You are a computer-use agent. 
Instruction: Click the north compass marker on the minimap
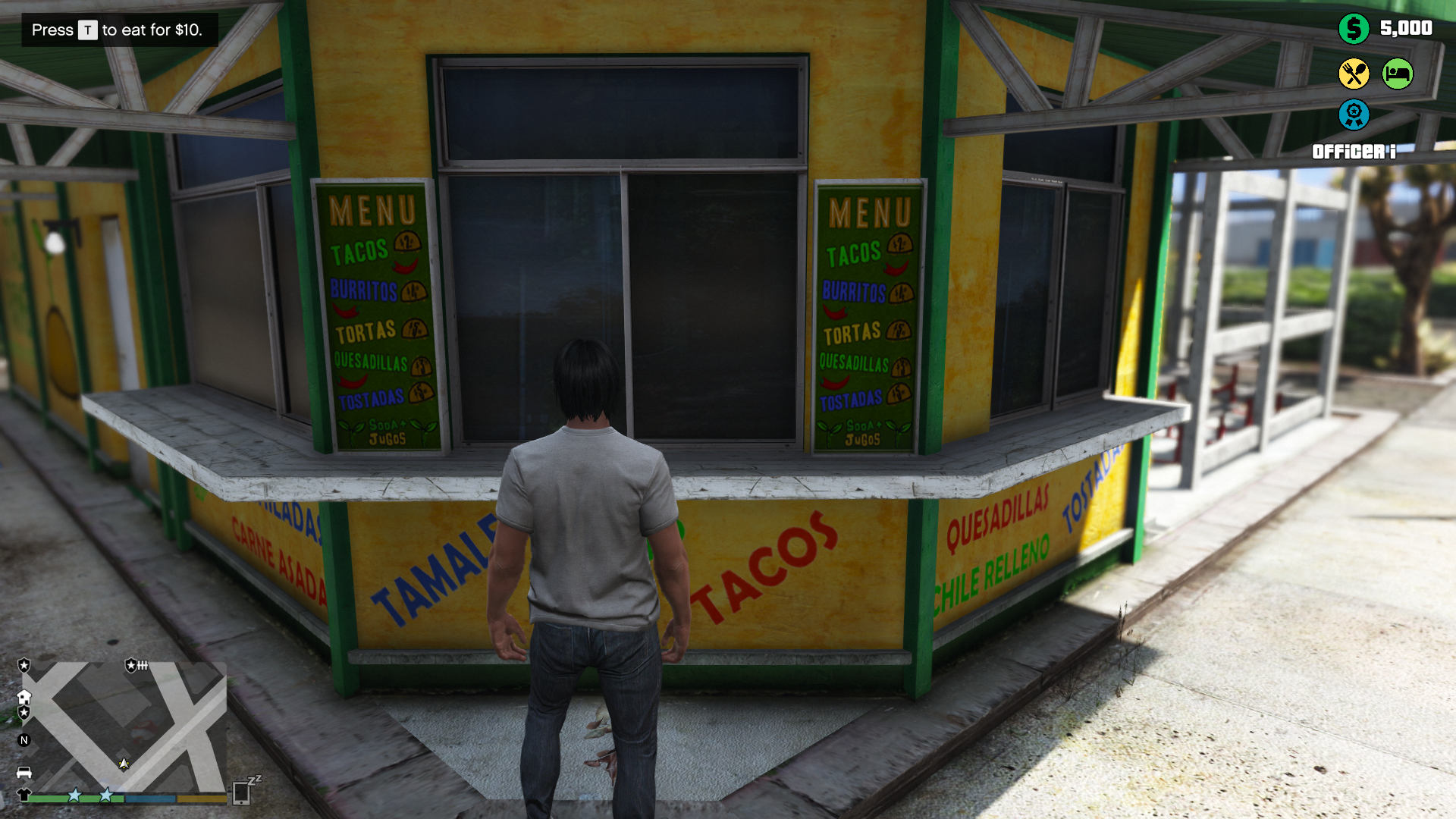24,740
